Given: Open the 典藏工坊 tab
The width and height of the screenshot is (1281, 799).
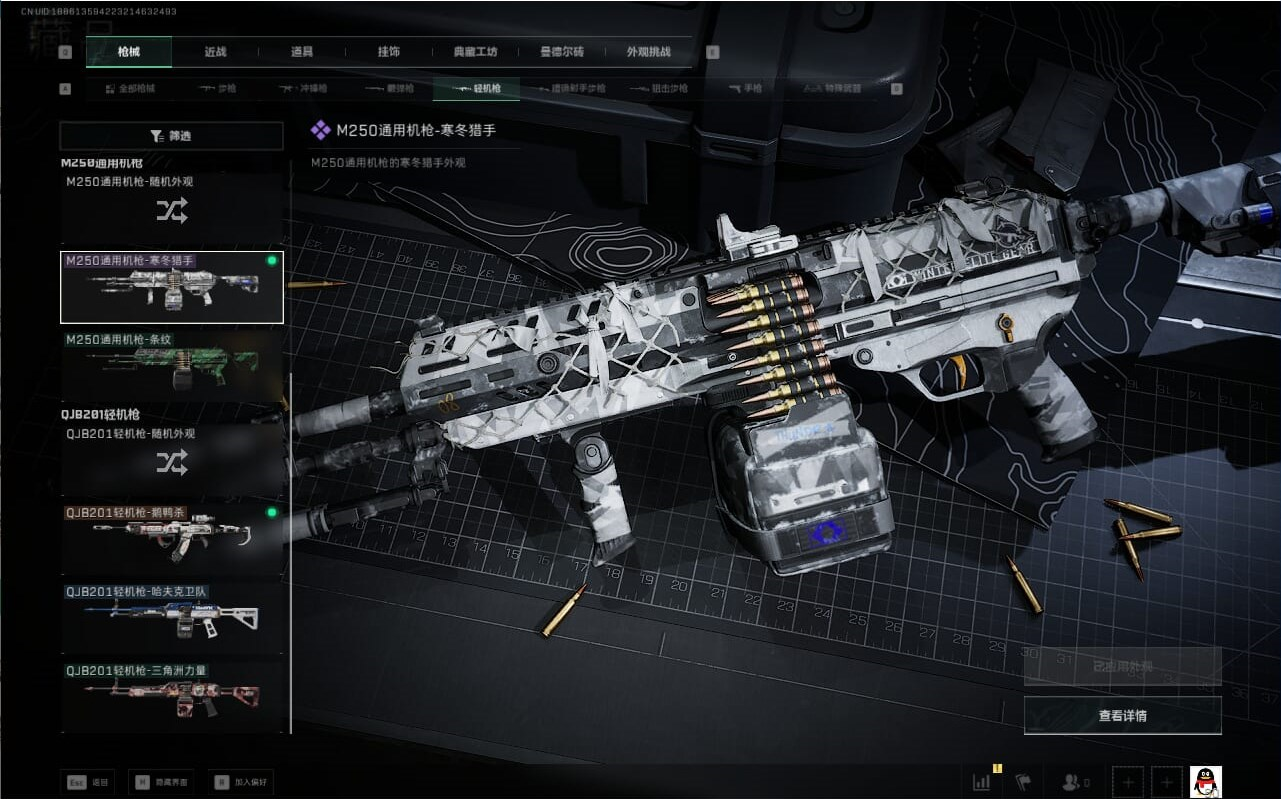Looking at the screenshot, I should click(476, 52).
